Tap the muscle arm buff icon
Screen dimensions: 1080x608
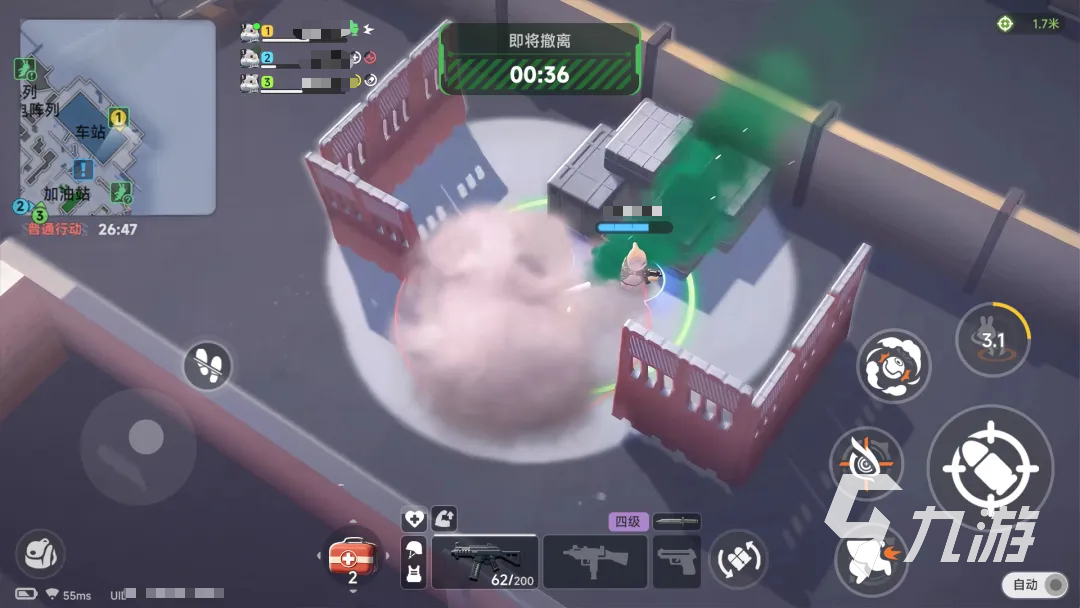point(445,518)
